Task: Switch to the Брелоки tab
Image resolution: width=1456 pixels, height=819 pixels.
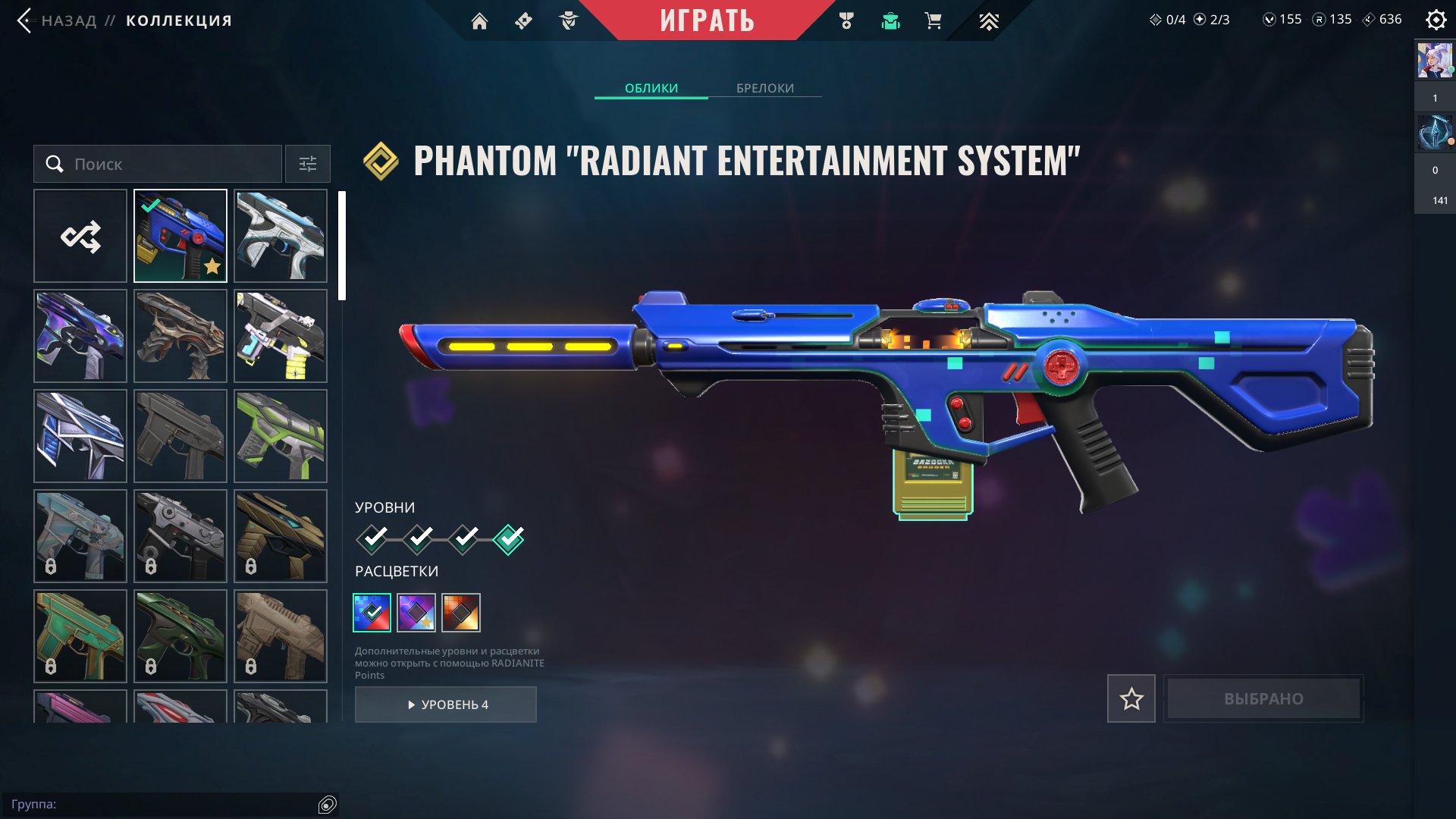Action: pos(764,88)
